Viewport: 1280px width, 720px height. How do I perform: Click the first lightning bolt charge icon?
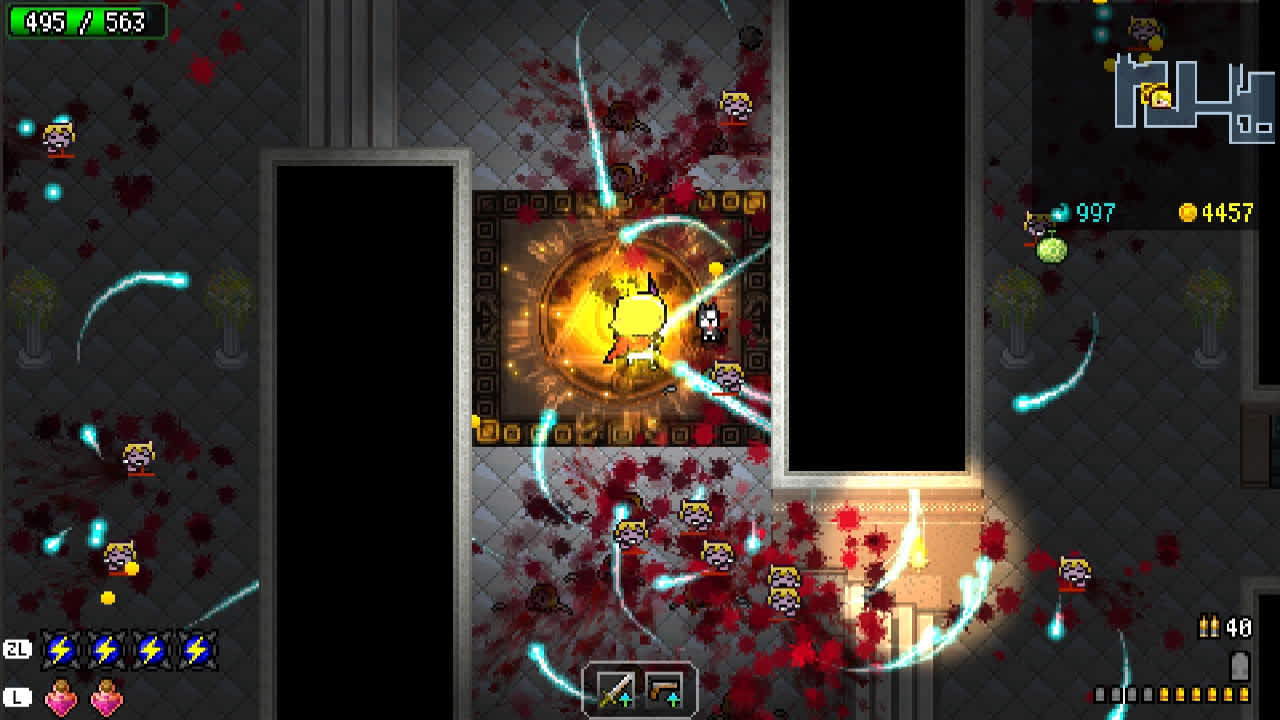[x=60, y=649]
